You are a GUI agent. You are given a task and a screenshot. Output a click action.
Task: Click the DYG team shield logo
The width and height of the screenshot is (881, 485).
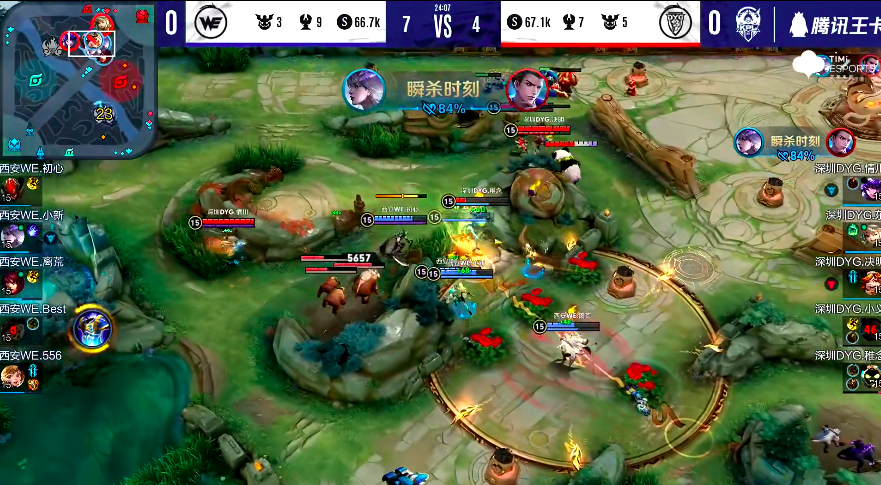(x=674, y=21)
